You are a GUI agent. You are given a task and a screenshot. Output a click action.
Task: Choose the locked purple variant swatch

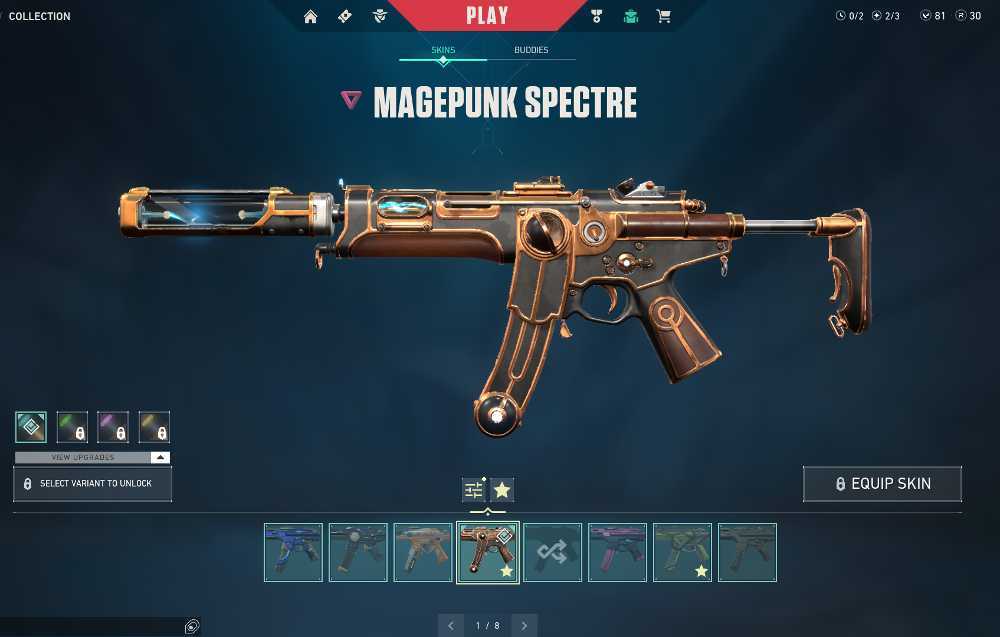(x=113, y=427)
